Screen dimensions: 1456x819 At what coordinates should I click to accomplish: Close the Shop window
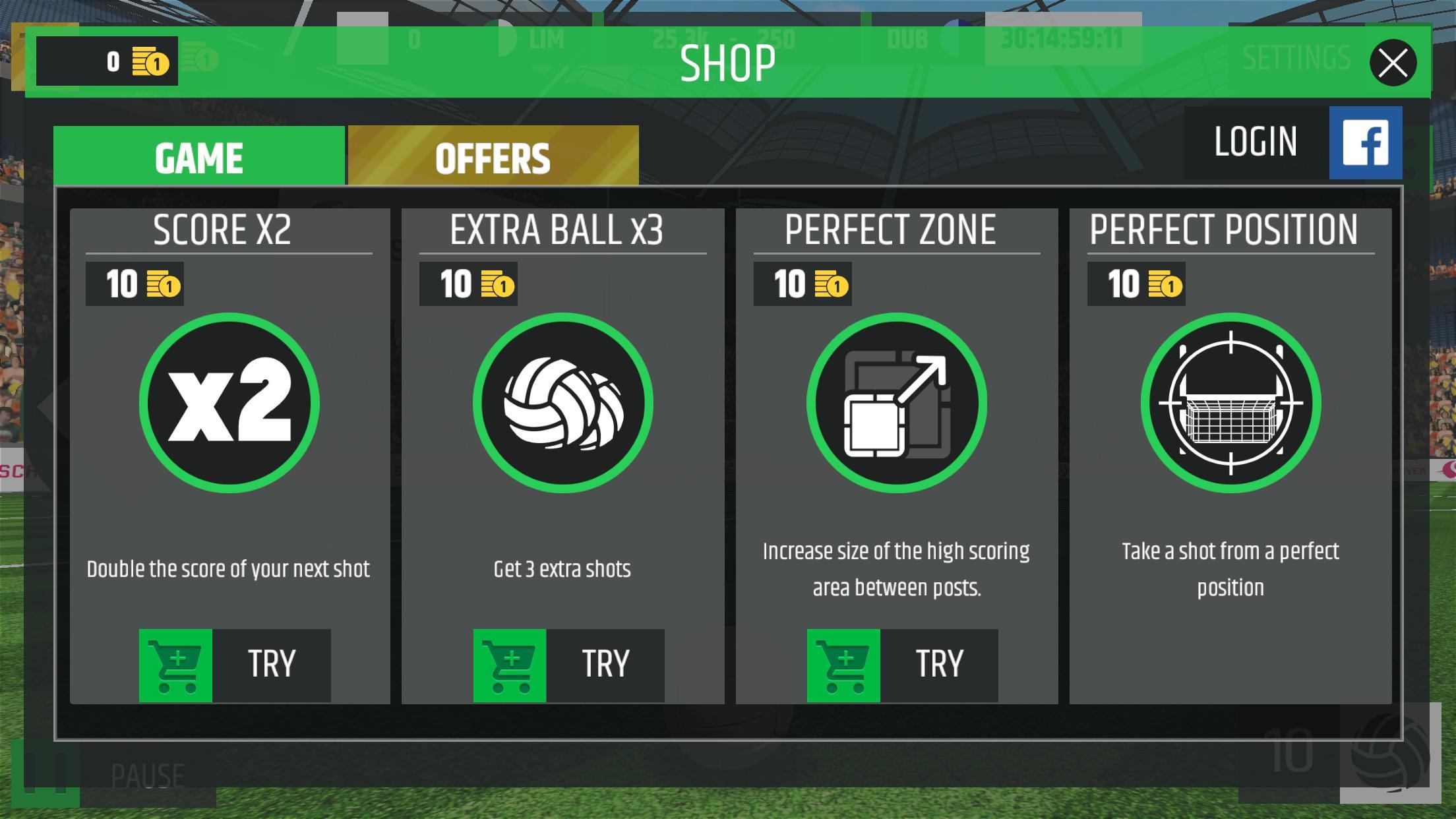(x=1393, y=63)
